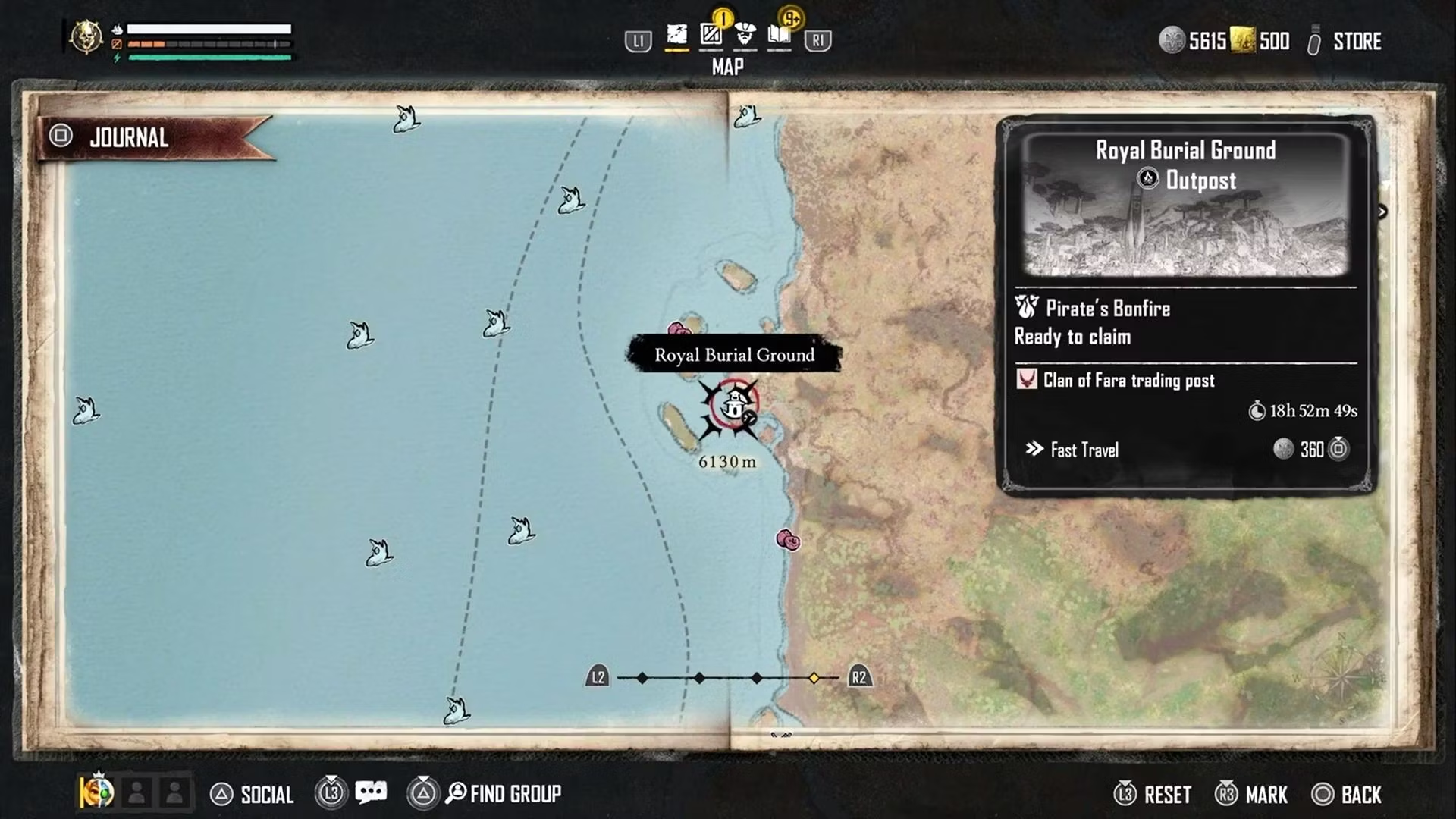Viewport: 1456px width, 819px height.
Task: Switch to the cargo crate tab
Action: coord(711,35)
